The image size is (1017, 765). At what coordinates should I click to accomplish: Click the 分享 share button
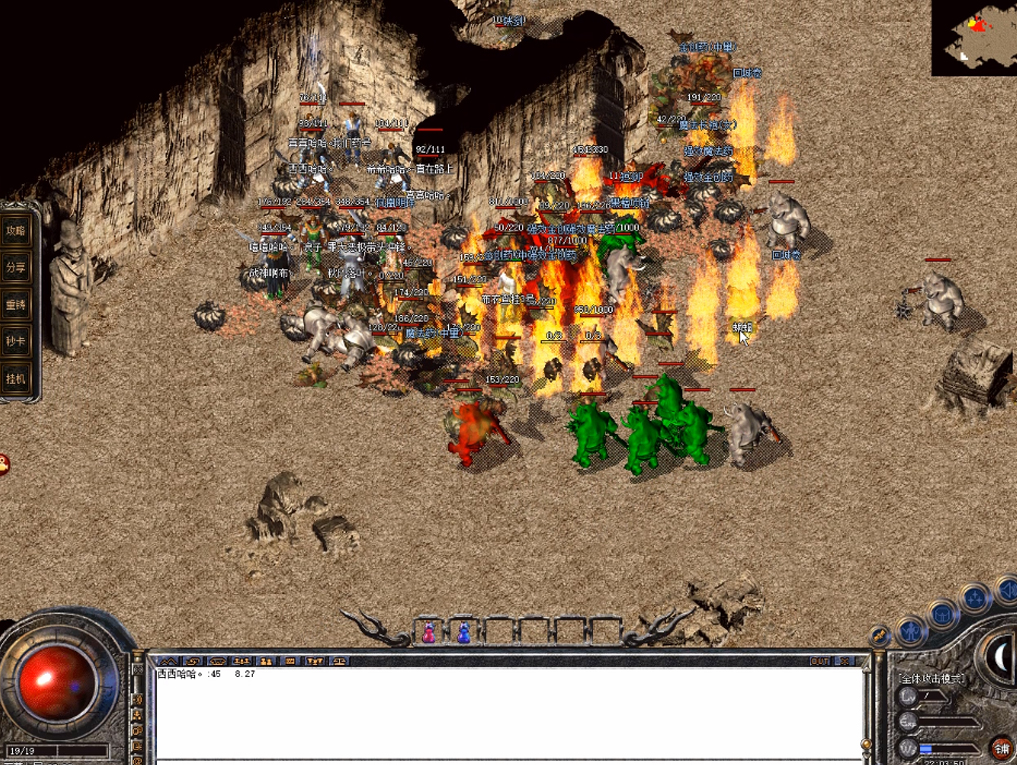point(15,267)
